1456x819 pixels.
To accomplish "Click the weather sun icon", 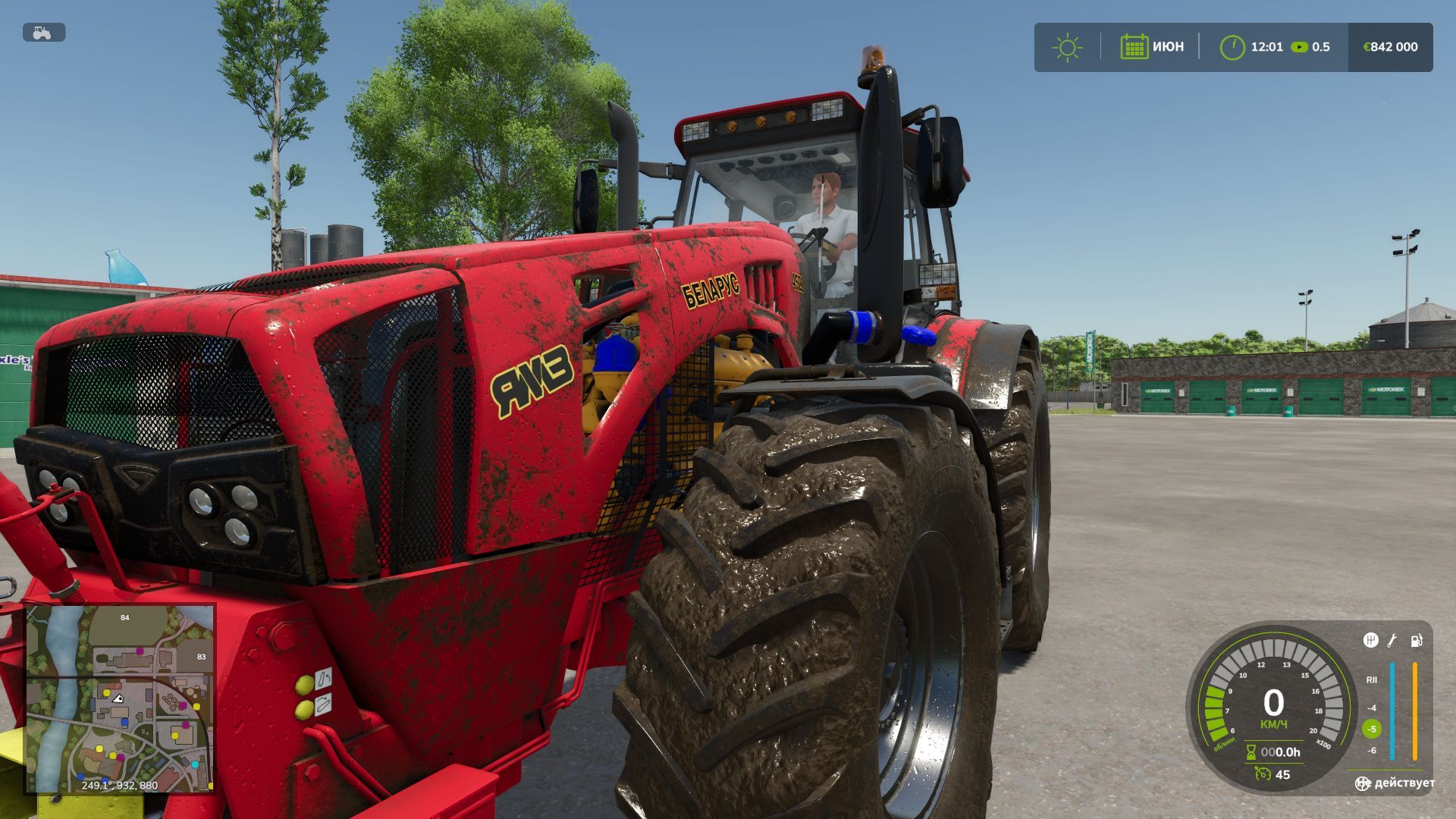I will click(x=1067, y=46).
